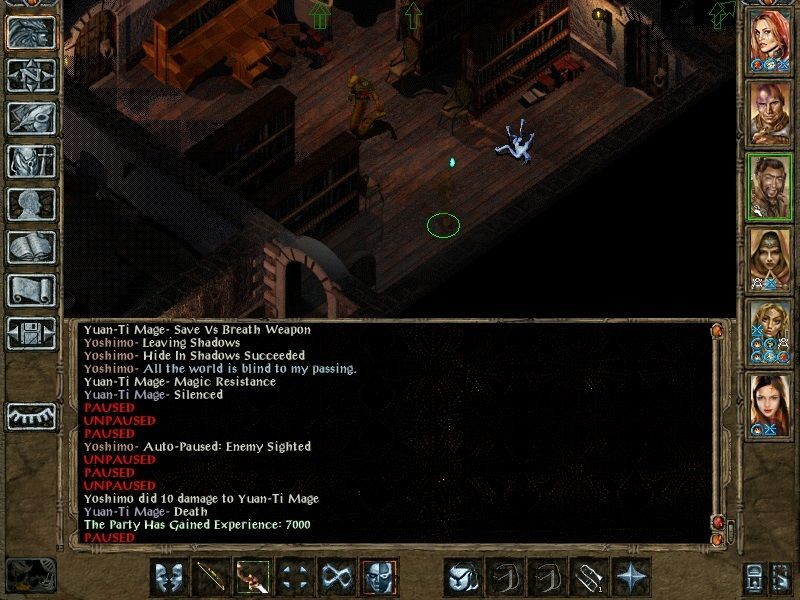Select the red-haired woman's portrait
Viewport: 800px width, 600px height.
click(x=770, y=39)
